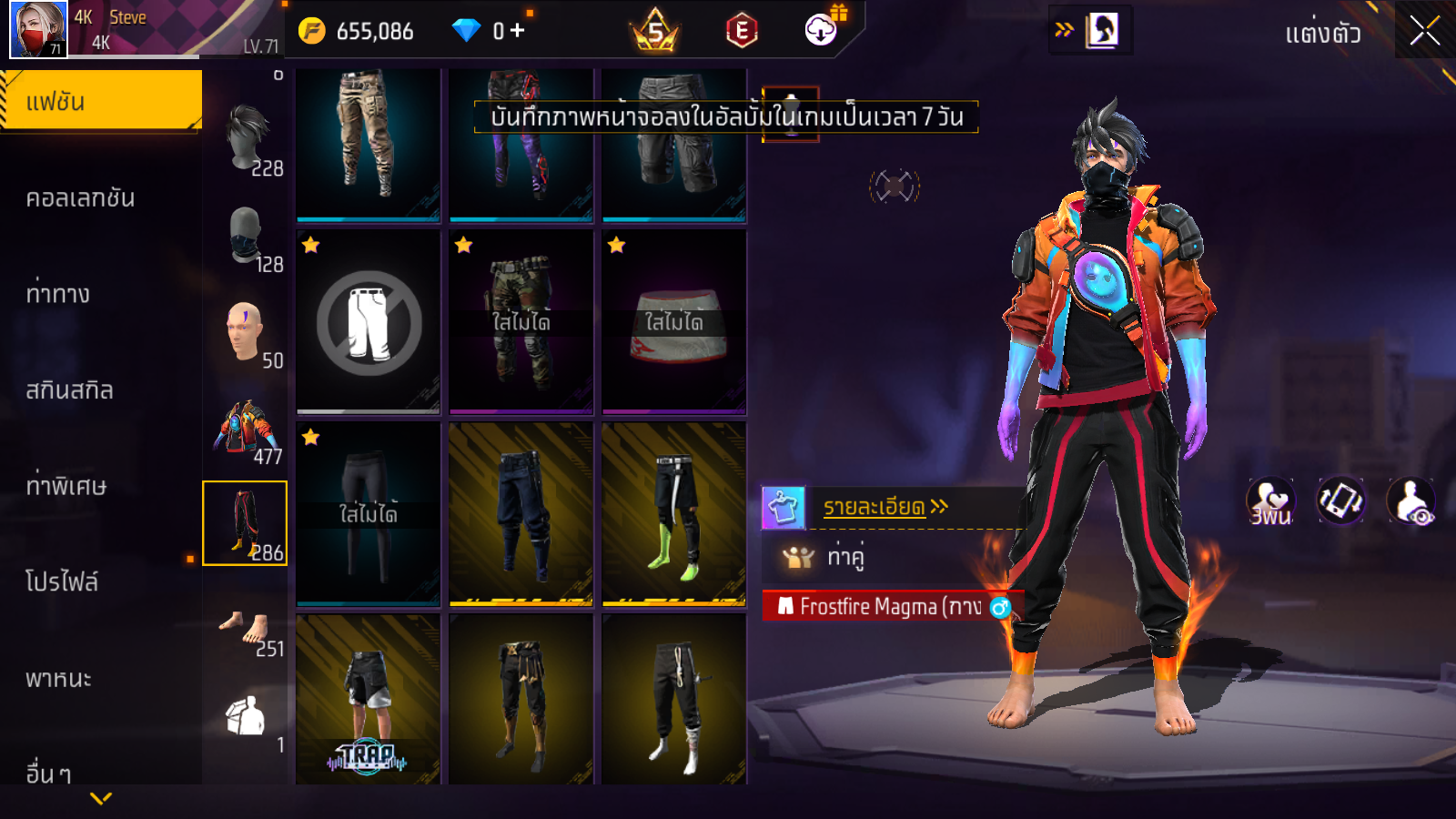Screen dimensions: 1456x819
Task: Open the Vehicles (พาหนะ) tab
Action: [58, 679]
